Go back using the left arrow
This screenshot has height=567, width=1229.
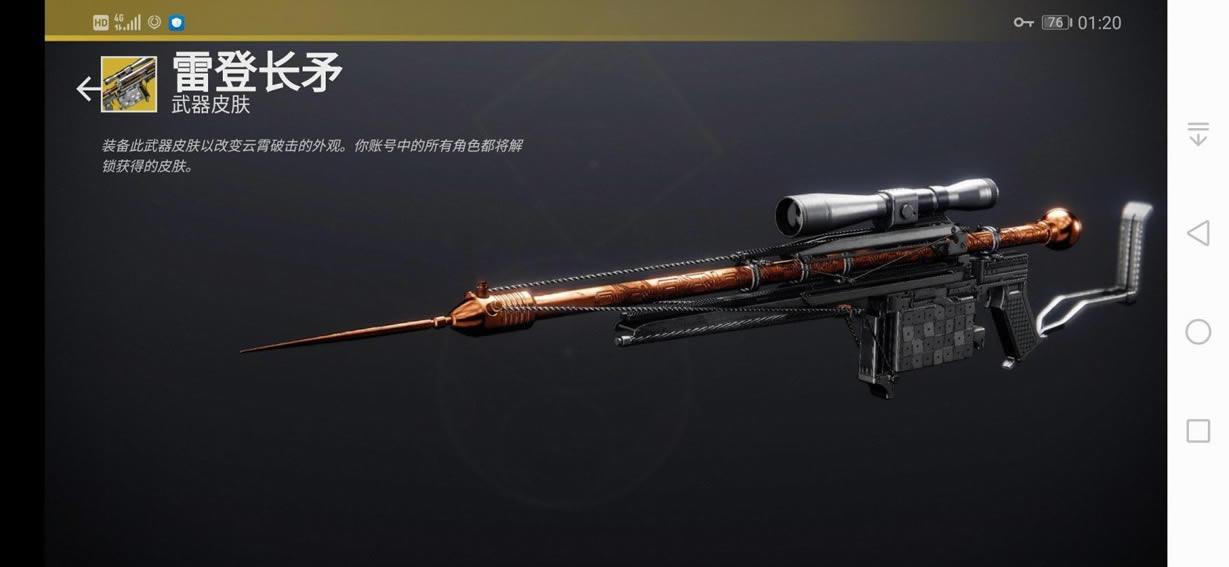[87, 89]
